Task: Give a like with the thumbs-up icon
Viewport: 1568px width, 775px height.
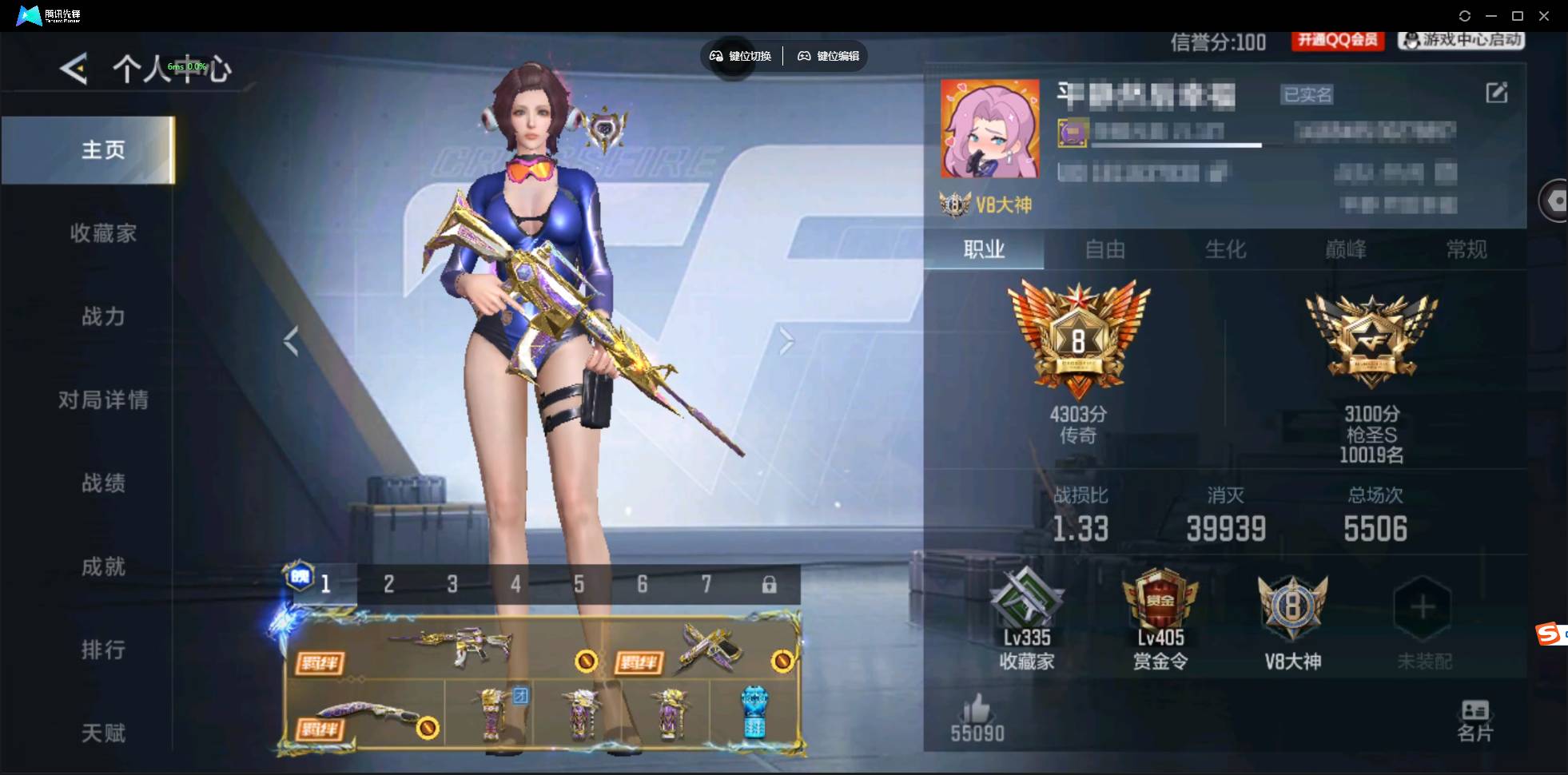Action: (977, 709)
